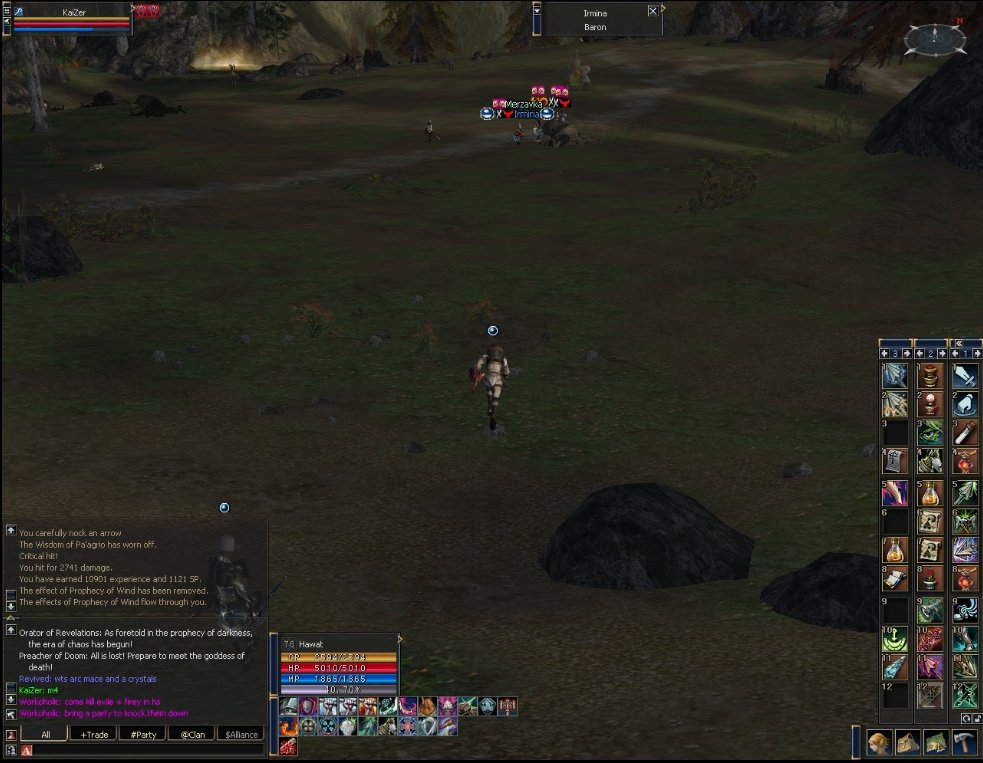Activate the green anchor skill in slot 10
This screenshot has width=983, height=763.
[895, 638]
